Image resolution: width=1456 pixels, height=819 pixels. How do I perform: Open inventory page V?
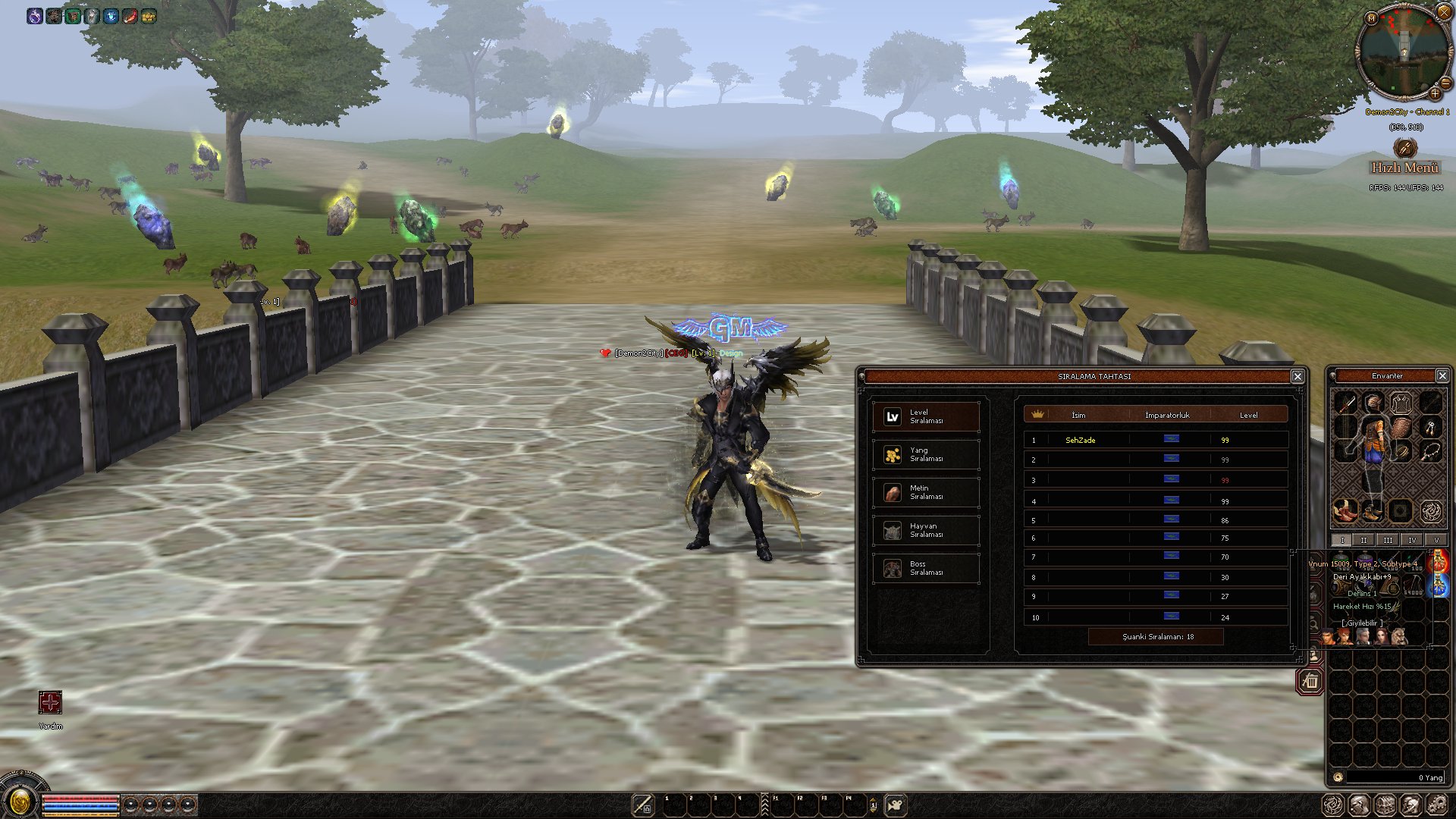(x=1436, y=540)
